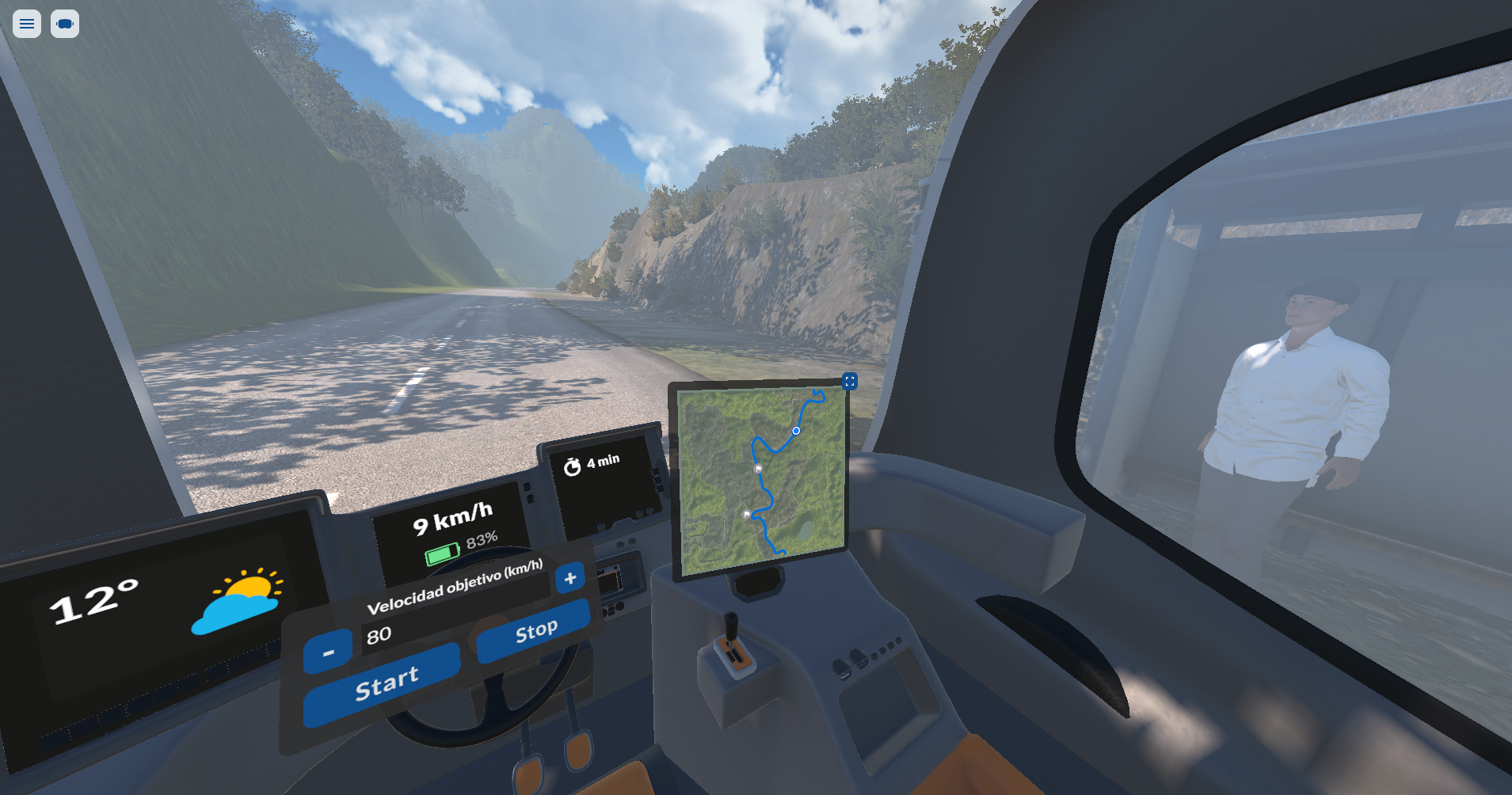Viewport: 1512px width, 795px height.
Task: Decrease target speed with minus button
Action: (x=328, y=652)
